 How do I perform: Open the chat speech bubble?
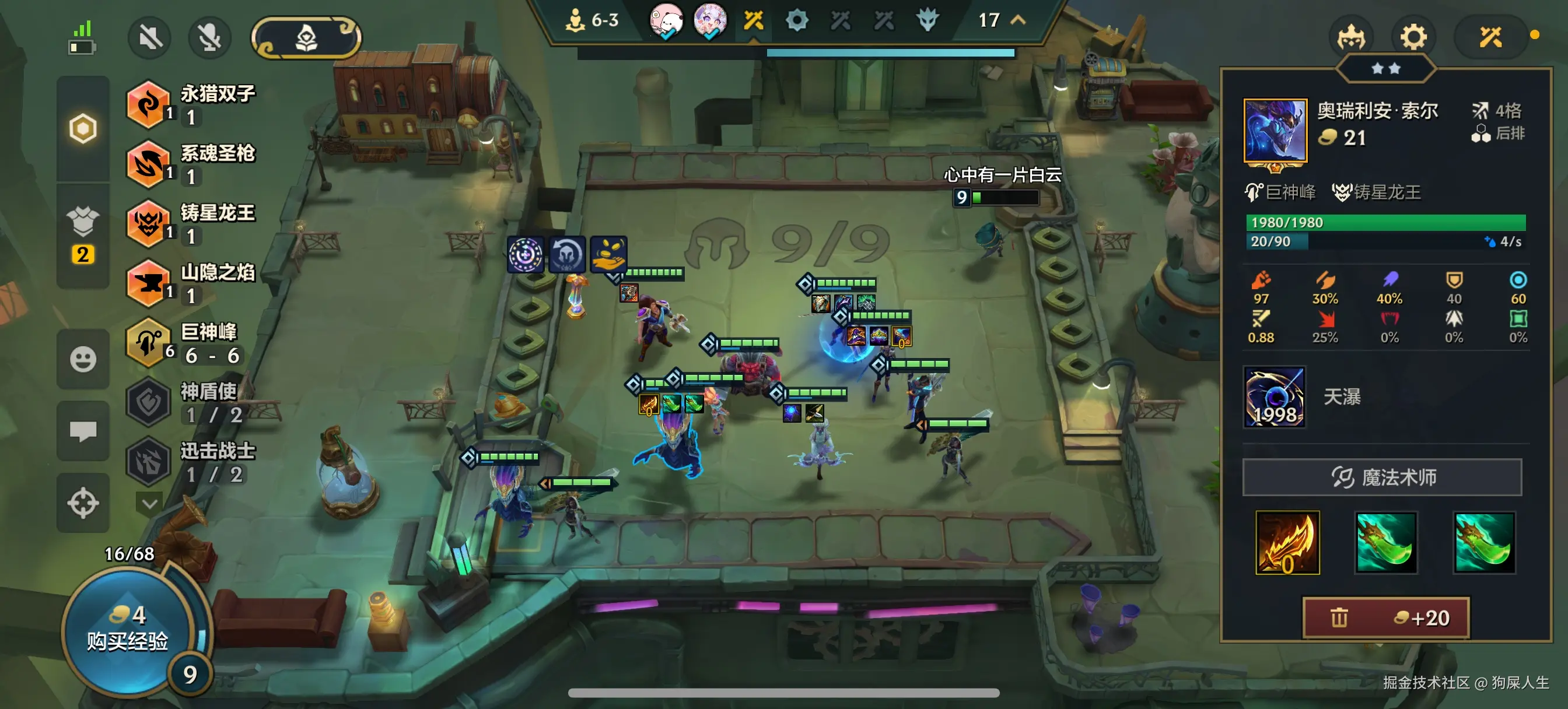click(x=83, y=431)
